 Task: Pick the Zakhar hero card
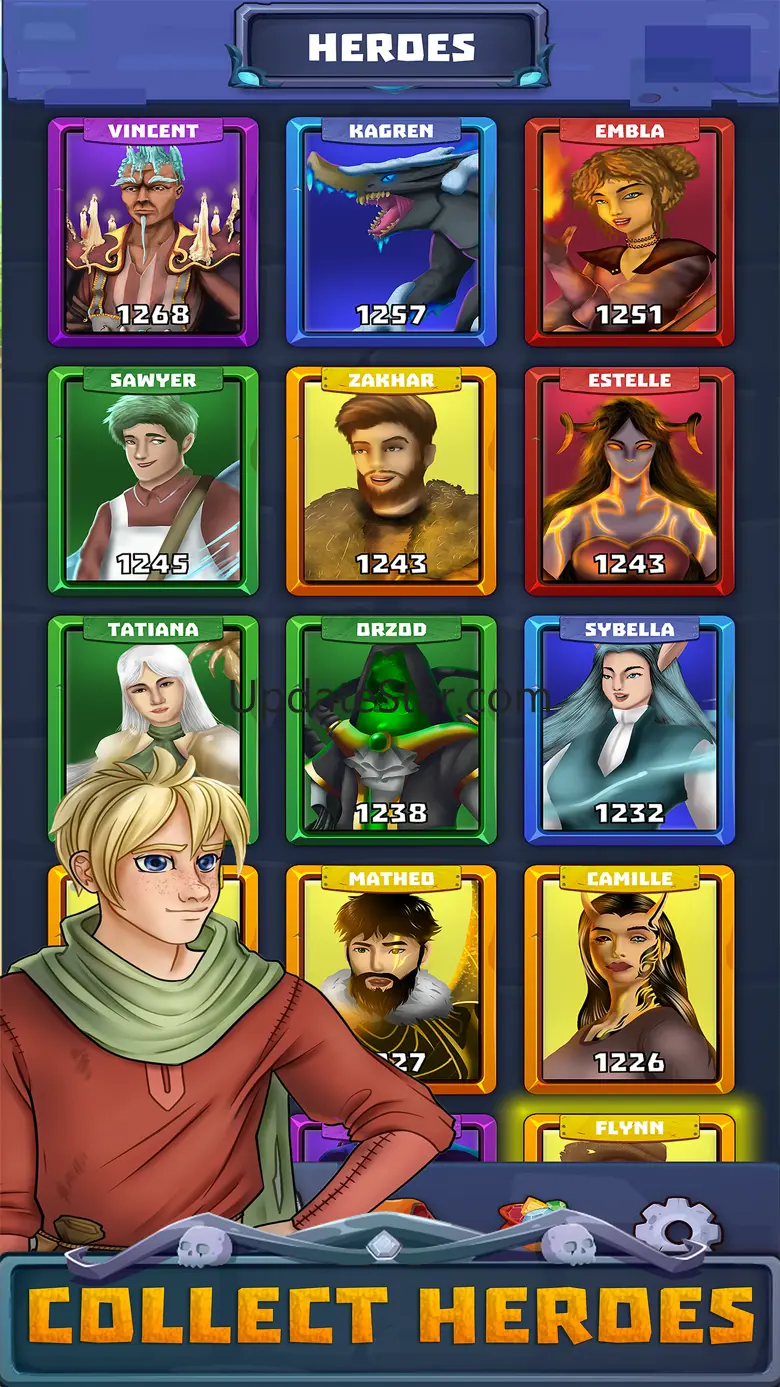coord(391,481)
